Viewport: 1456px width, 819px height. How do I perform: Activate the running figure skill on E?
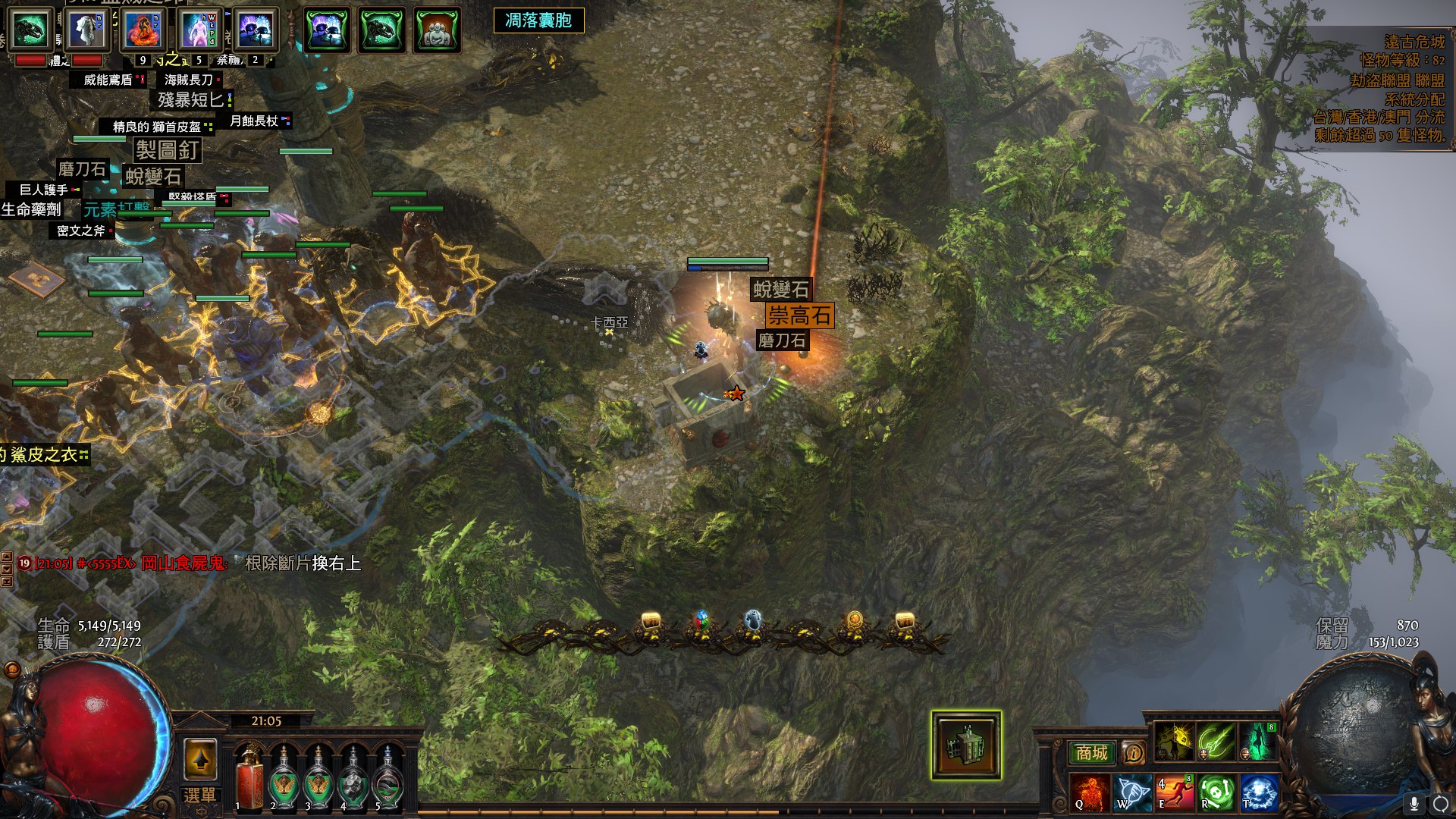(x=1174, y=792)
